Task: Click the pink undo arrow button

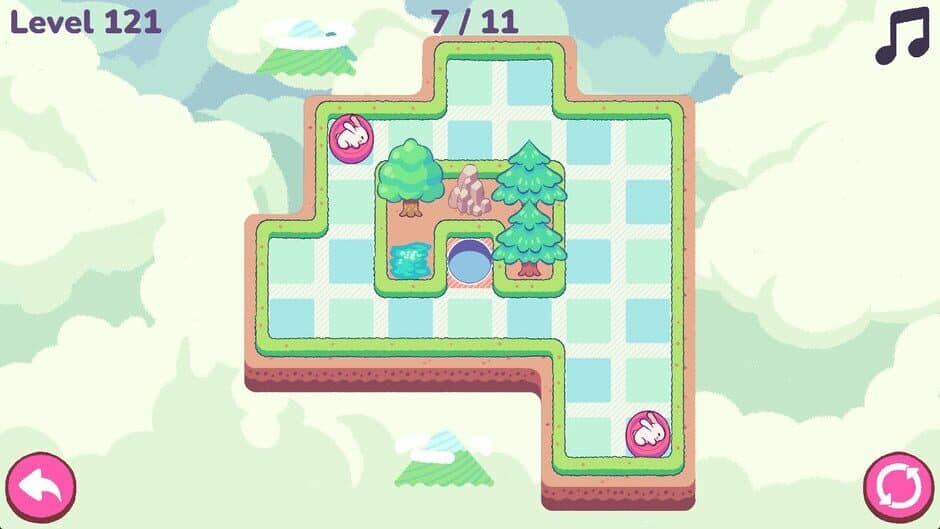Action: 40,487
